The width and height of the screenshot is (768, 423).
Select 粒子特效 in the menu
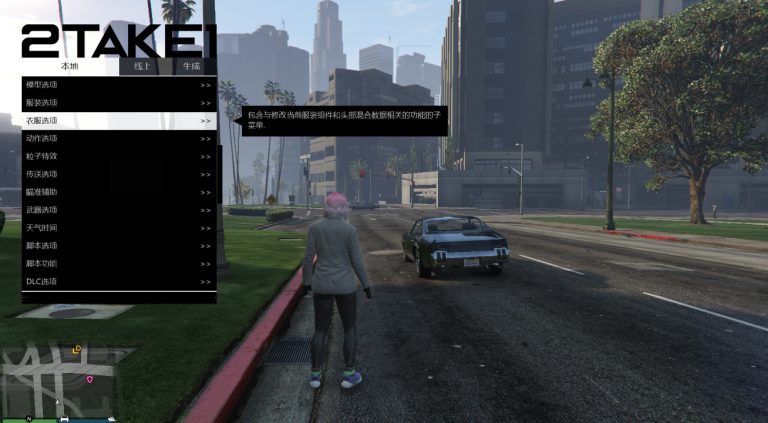[118, 156]
